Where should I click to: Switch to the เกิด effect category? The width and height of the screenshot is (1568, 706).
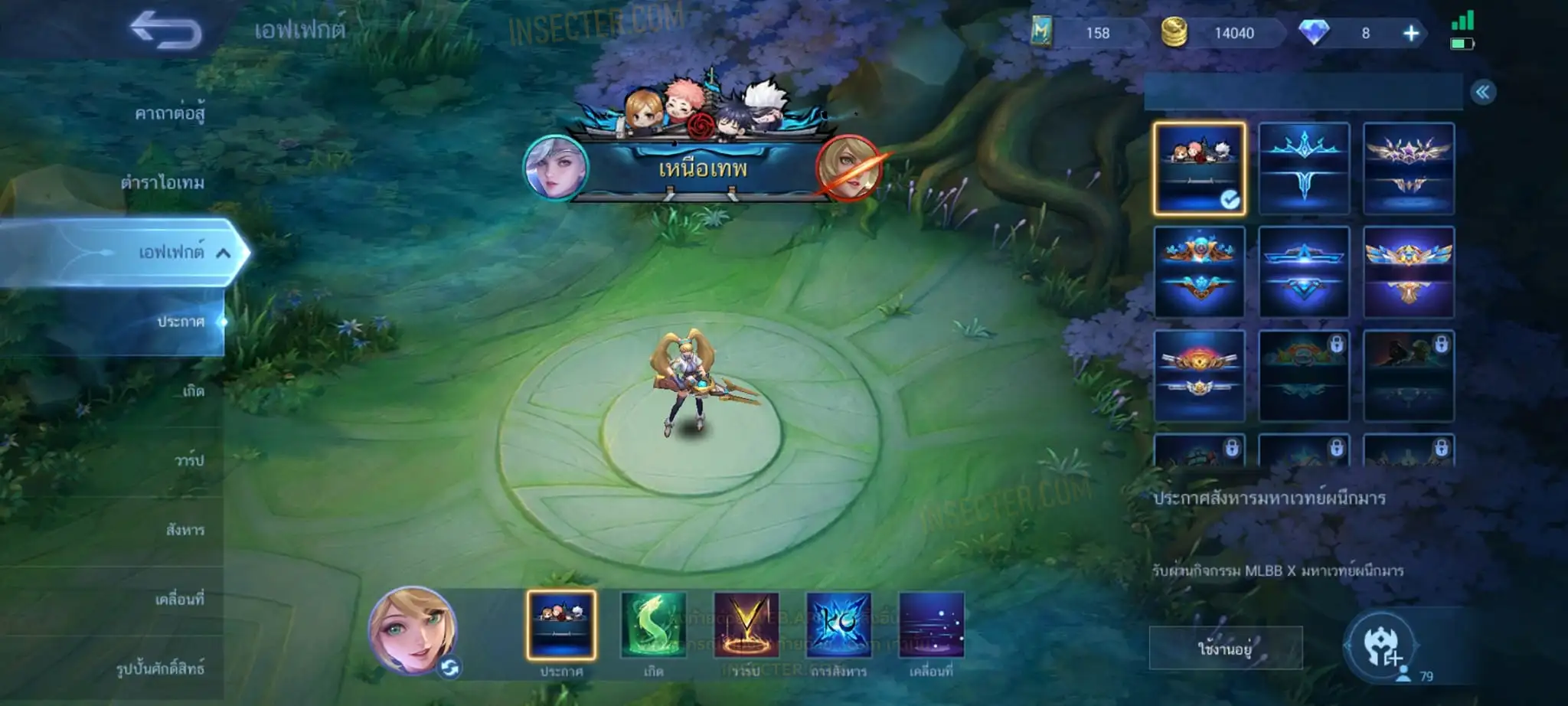pos(193,391)
